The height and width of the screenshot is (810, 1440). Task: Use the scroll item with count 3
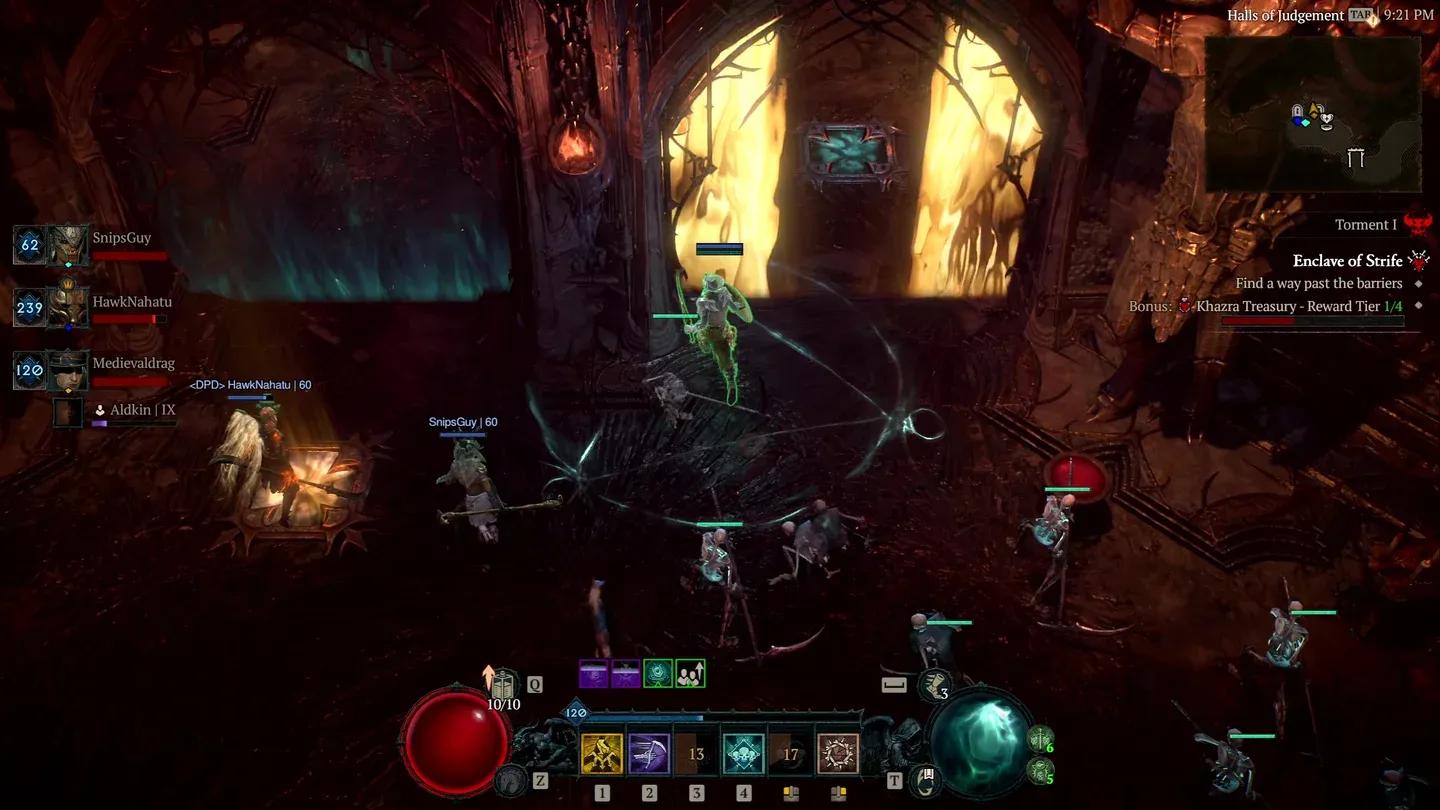coord(934,686)
